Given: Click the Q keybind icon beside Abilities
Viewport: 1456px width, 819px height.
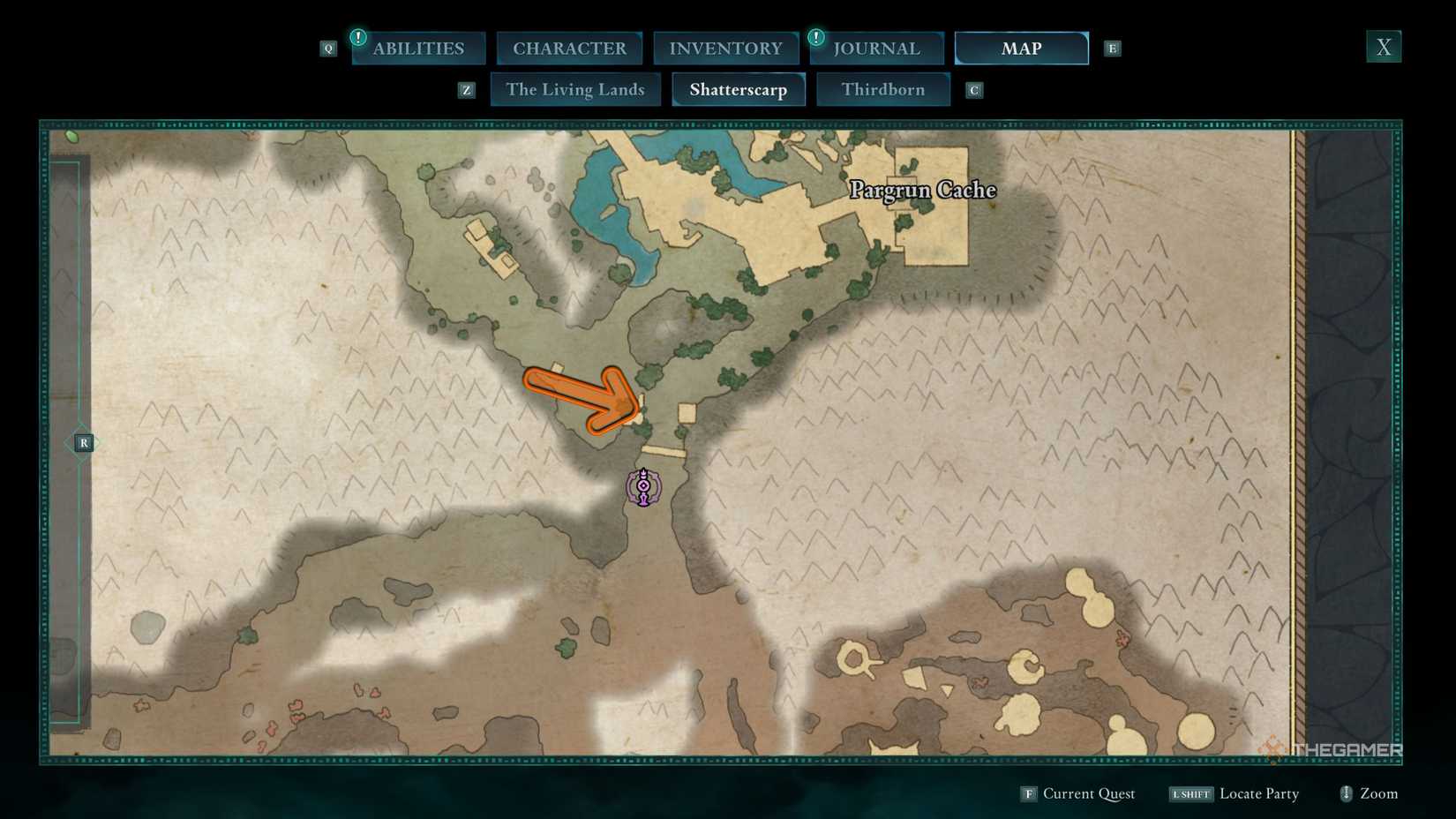Looking at the screenshot, I should (x=328, y=49).
